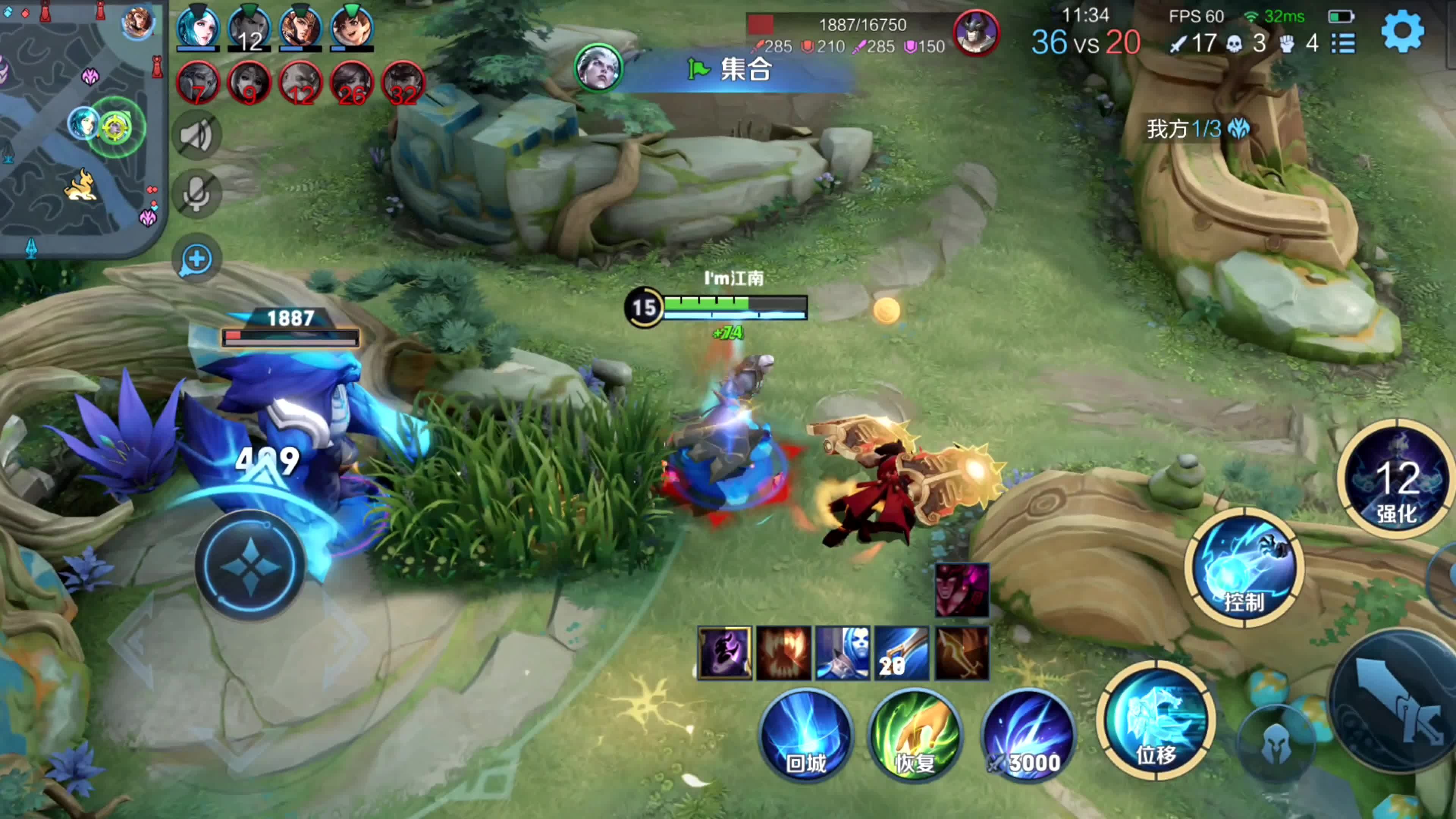Select the item showing 20 stacks
The image size is (1456, 819).
902,653
